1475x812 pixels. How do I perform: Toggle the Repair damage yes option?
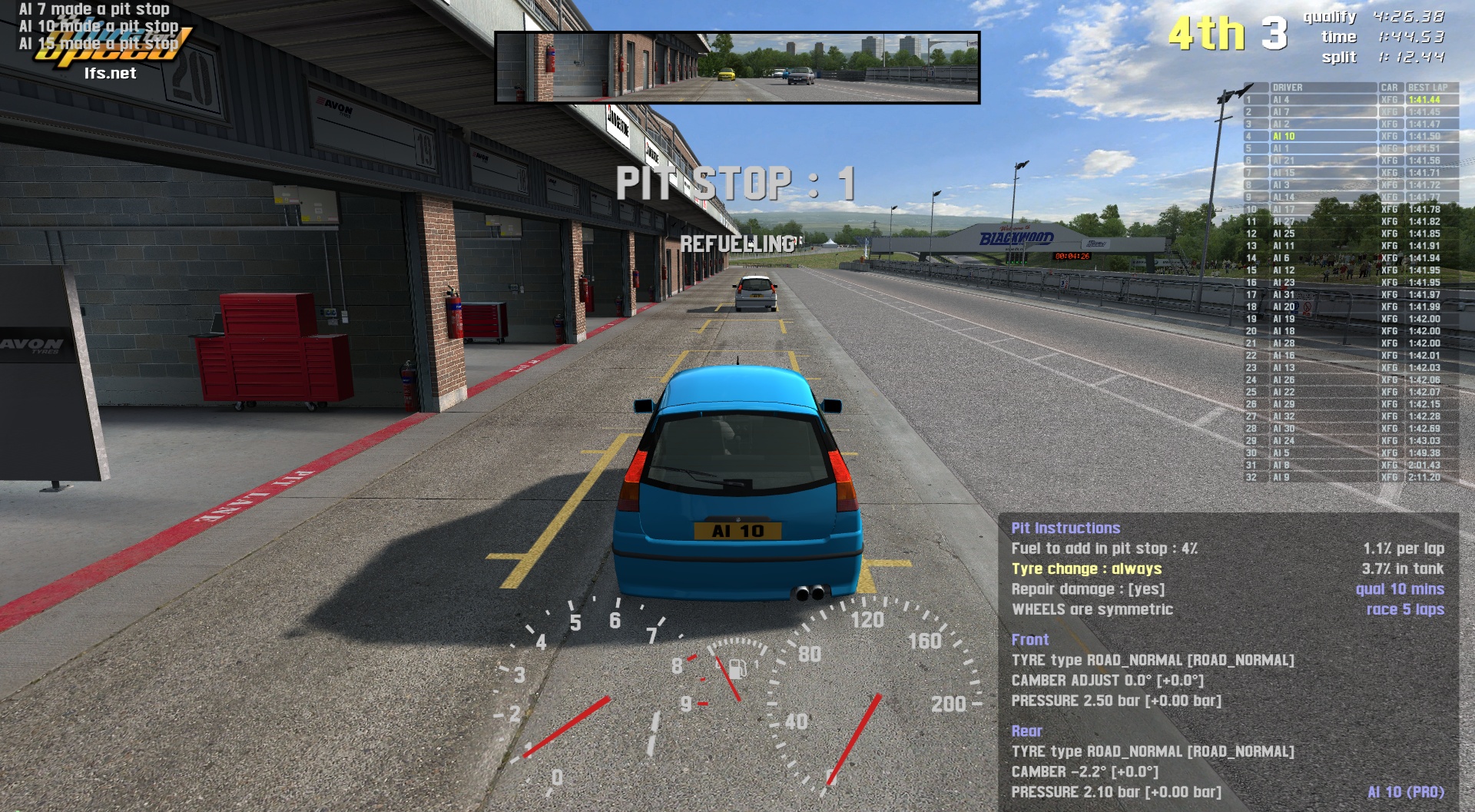point(1088,589)
